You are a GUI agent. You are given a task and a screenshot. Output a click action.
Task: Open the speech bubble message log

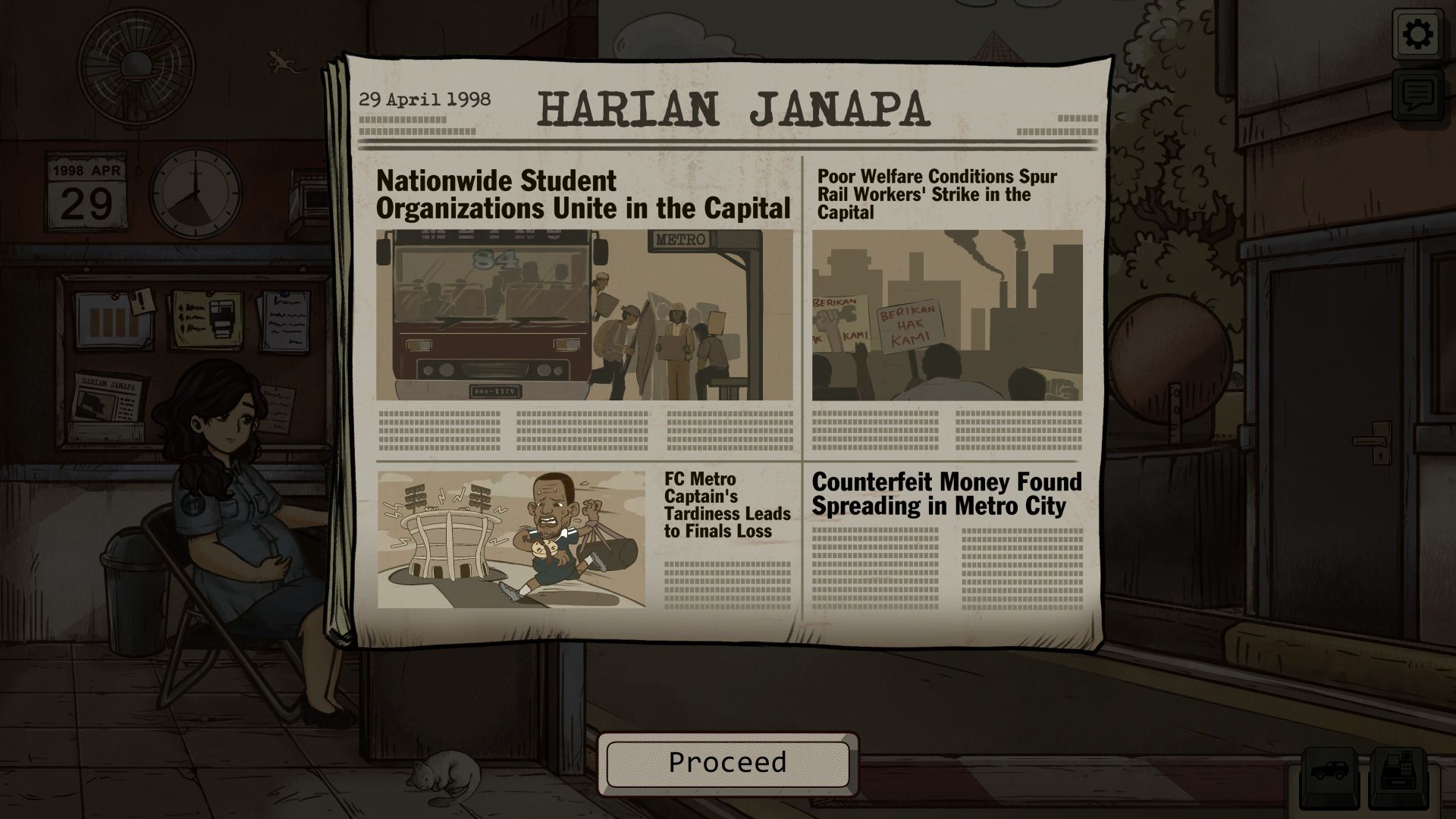click(1417, 95)
